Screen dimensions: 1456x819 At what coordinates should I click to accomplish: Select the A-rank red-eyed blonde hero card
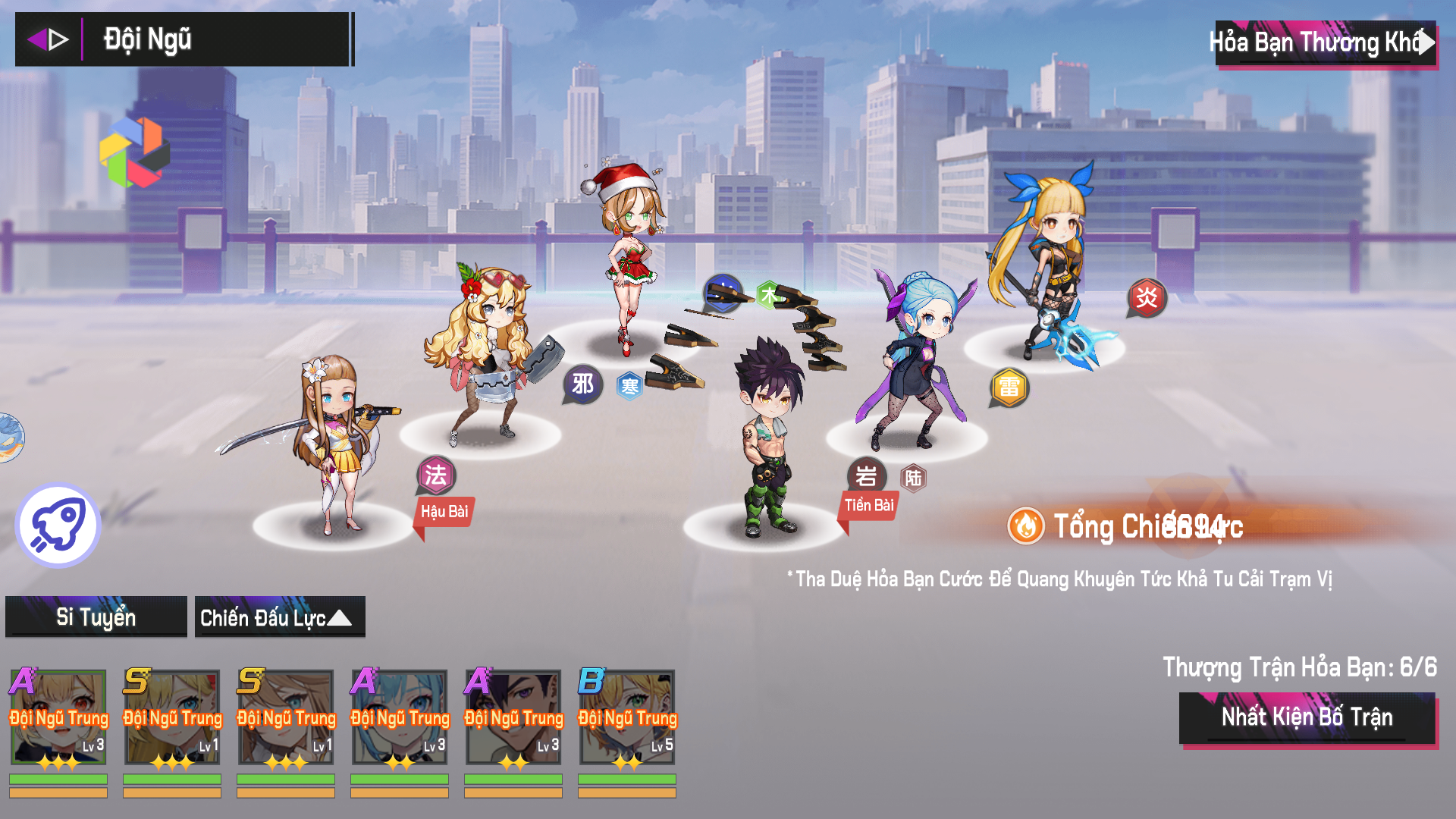(x=58, y=717)
